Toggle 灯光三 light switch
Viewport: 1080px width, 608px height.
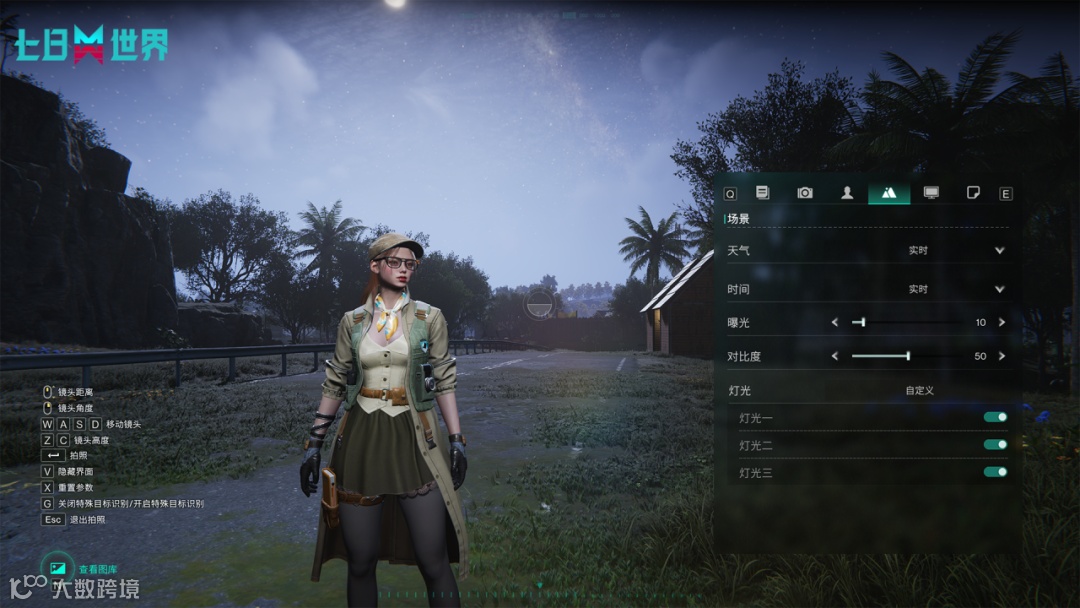[995, 471]
